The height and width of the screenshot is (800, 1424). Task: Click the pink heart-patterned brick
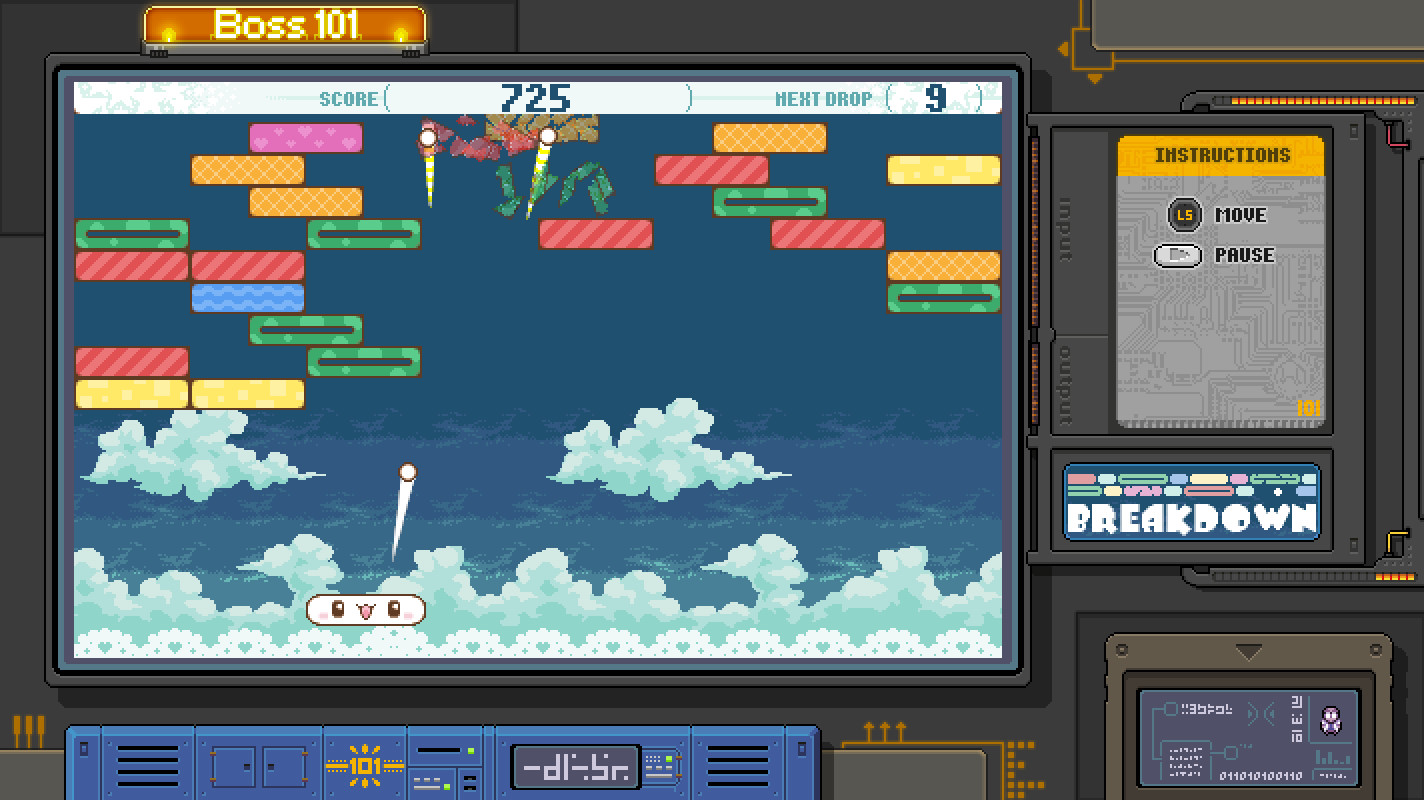coord(306,137)
